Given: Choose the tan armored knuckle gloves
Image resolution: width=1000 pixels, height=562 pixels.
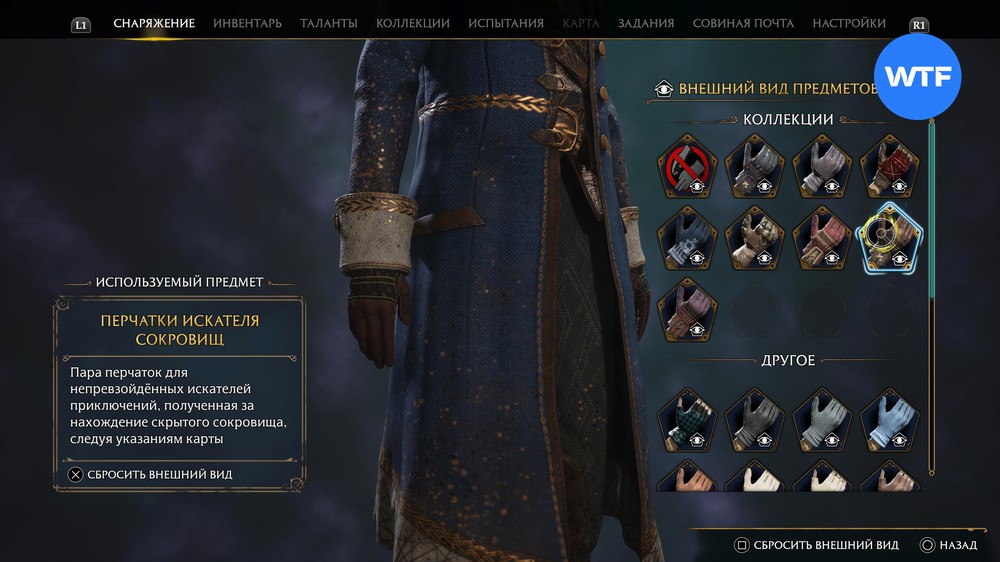Looking at the screenshot, I should 754,237.
